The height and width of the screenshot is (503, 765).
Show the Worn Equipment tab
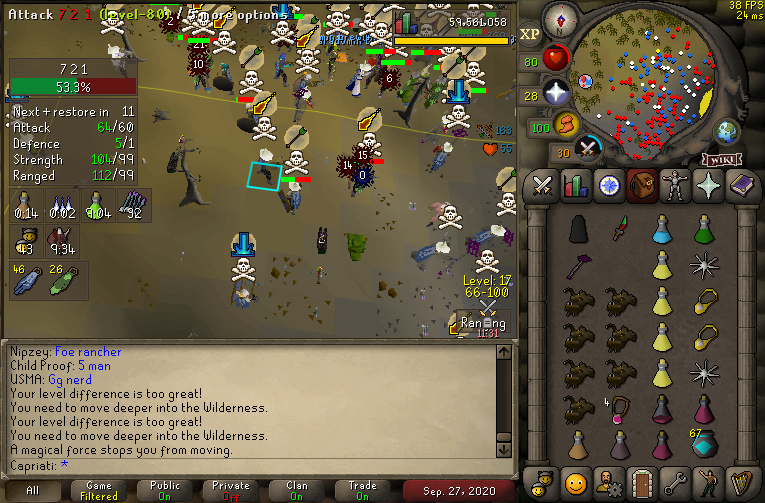(675, 186)
